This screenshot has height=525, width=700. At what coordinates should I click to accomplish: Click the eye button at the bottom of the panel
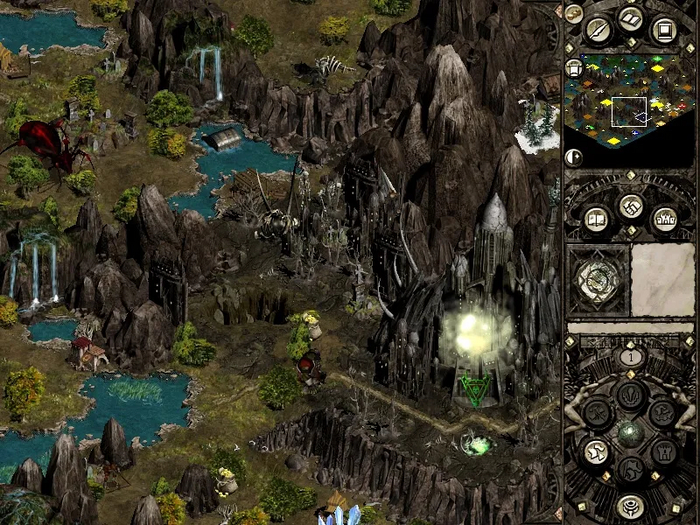click(629, 507)
